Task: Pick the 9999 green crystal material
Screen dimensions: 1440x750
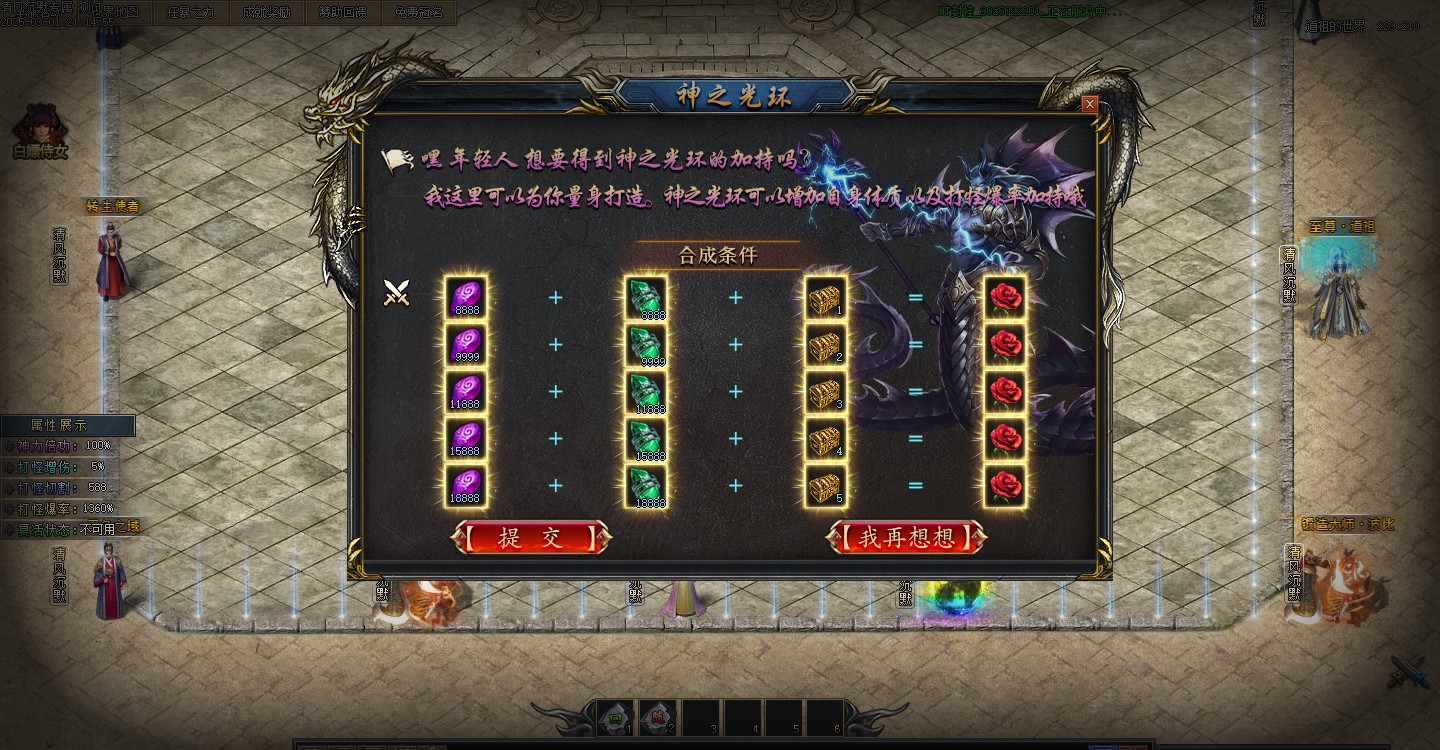Action: 645,345
